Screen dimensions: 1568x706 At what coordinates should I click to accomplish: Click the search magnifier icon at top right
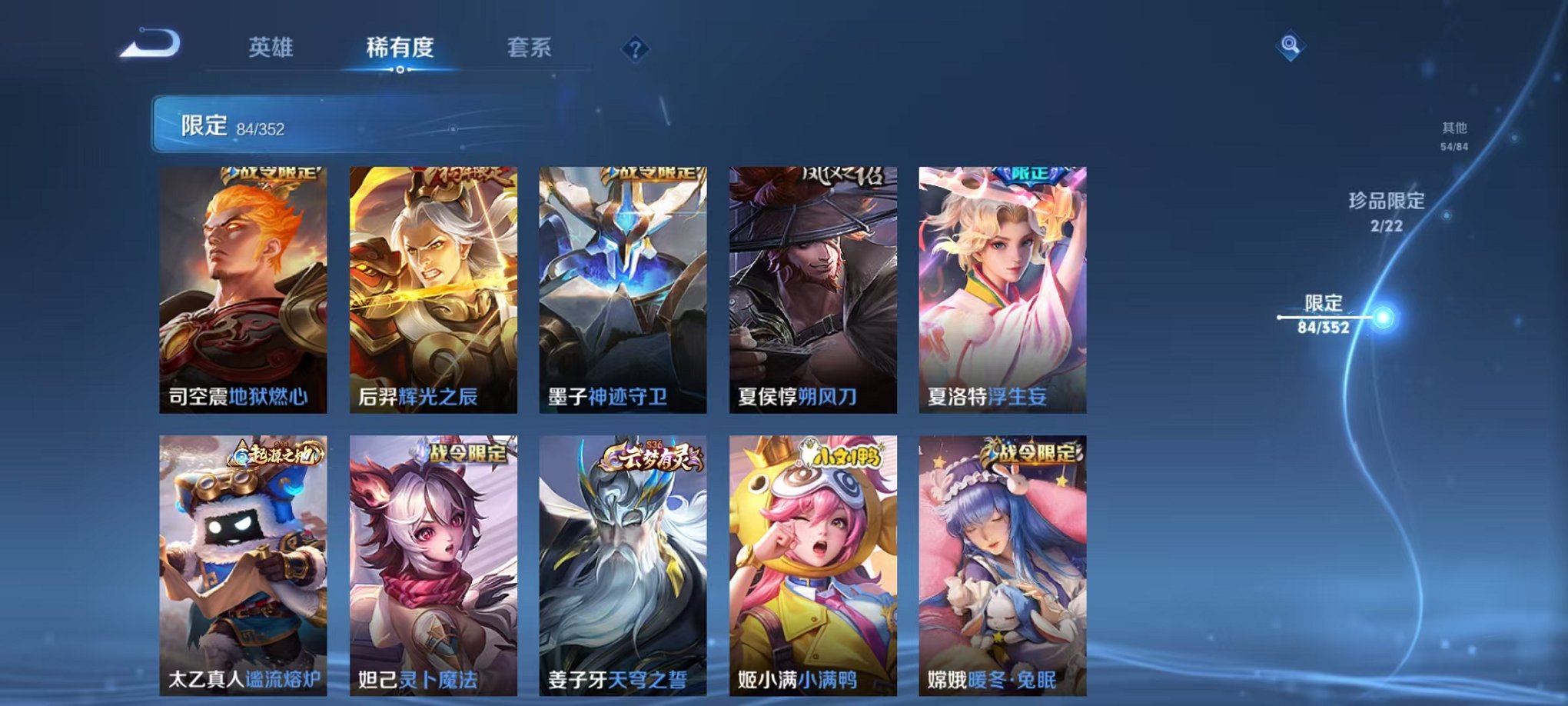pyautogui.click(x=1291, y=46)
